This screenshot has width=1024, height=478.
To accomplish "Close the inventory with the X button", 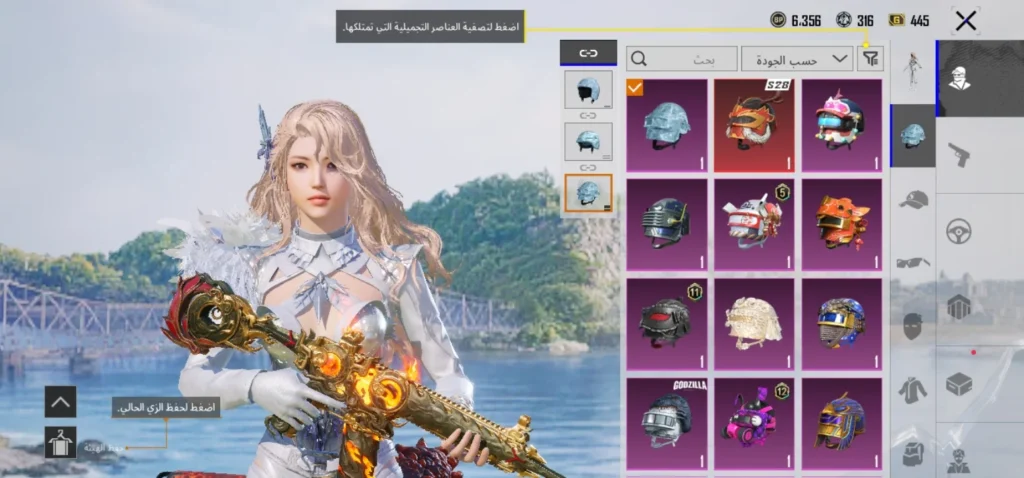I will coord(965,20).
